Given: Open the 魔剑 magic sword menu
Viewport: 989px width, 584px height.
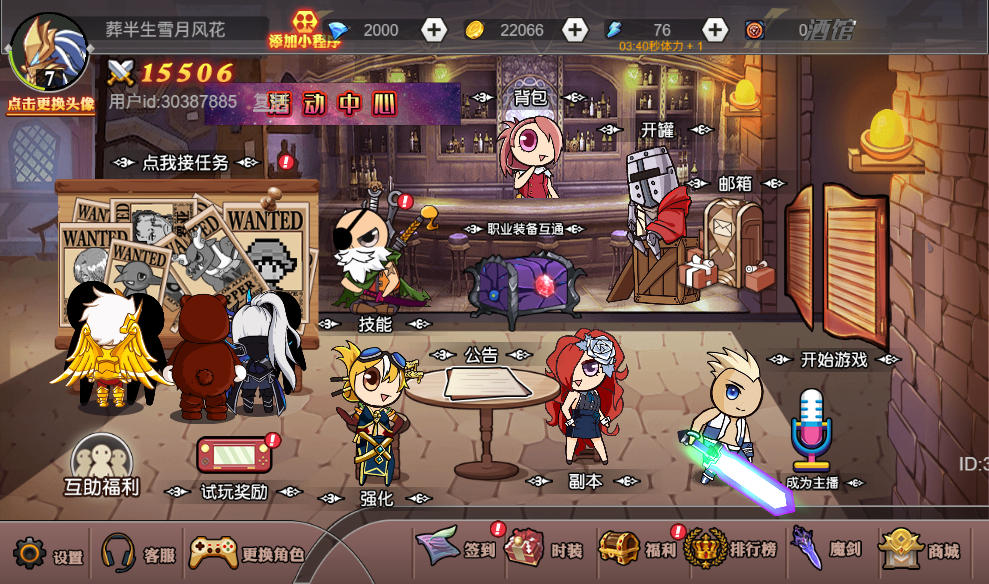Looking at the screenshot, I should tap(822, 549).
